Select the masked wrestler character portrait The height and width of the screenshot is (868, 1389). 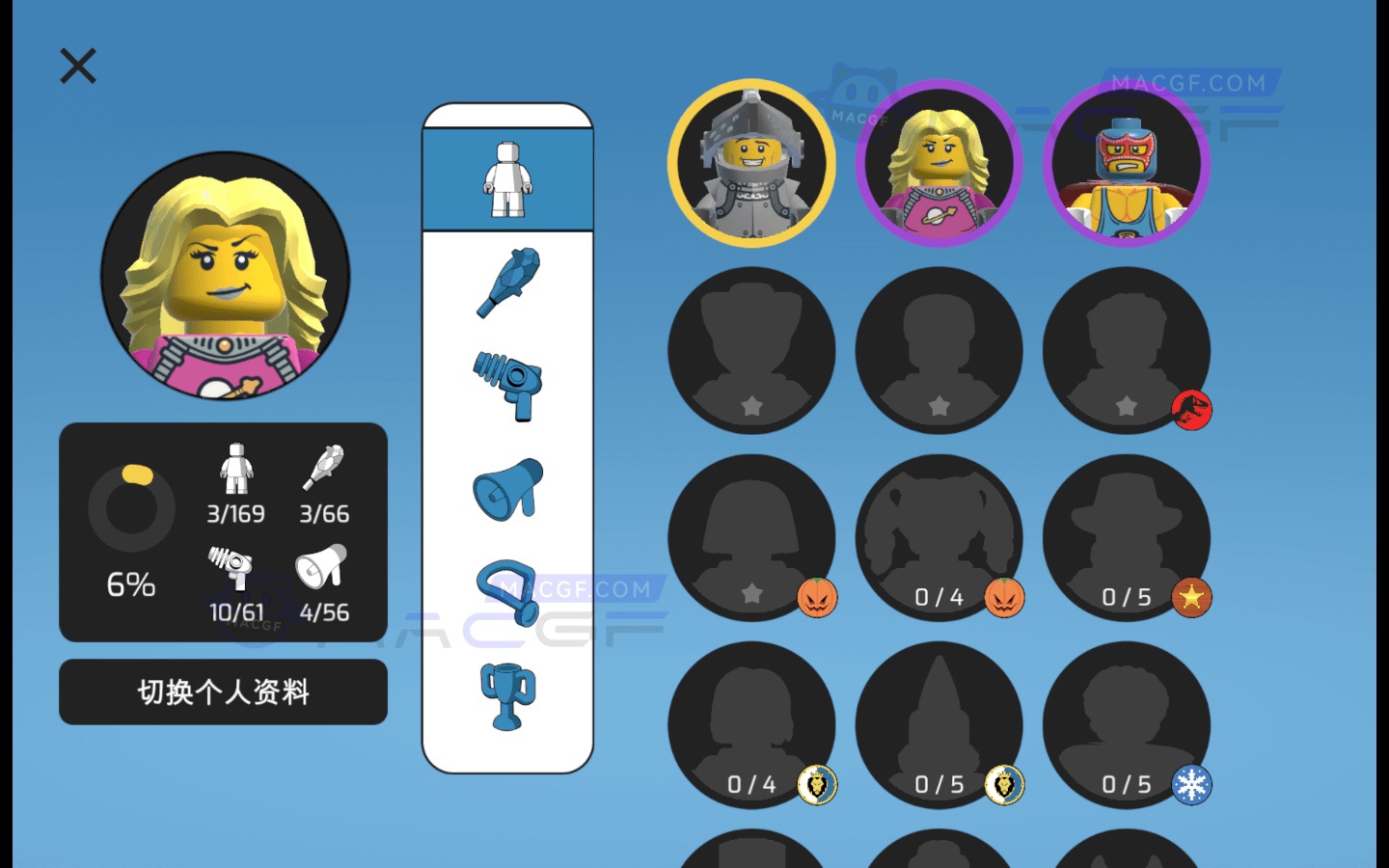coord(1126,164)
